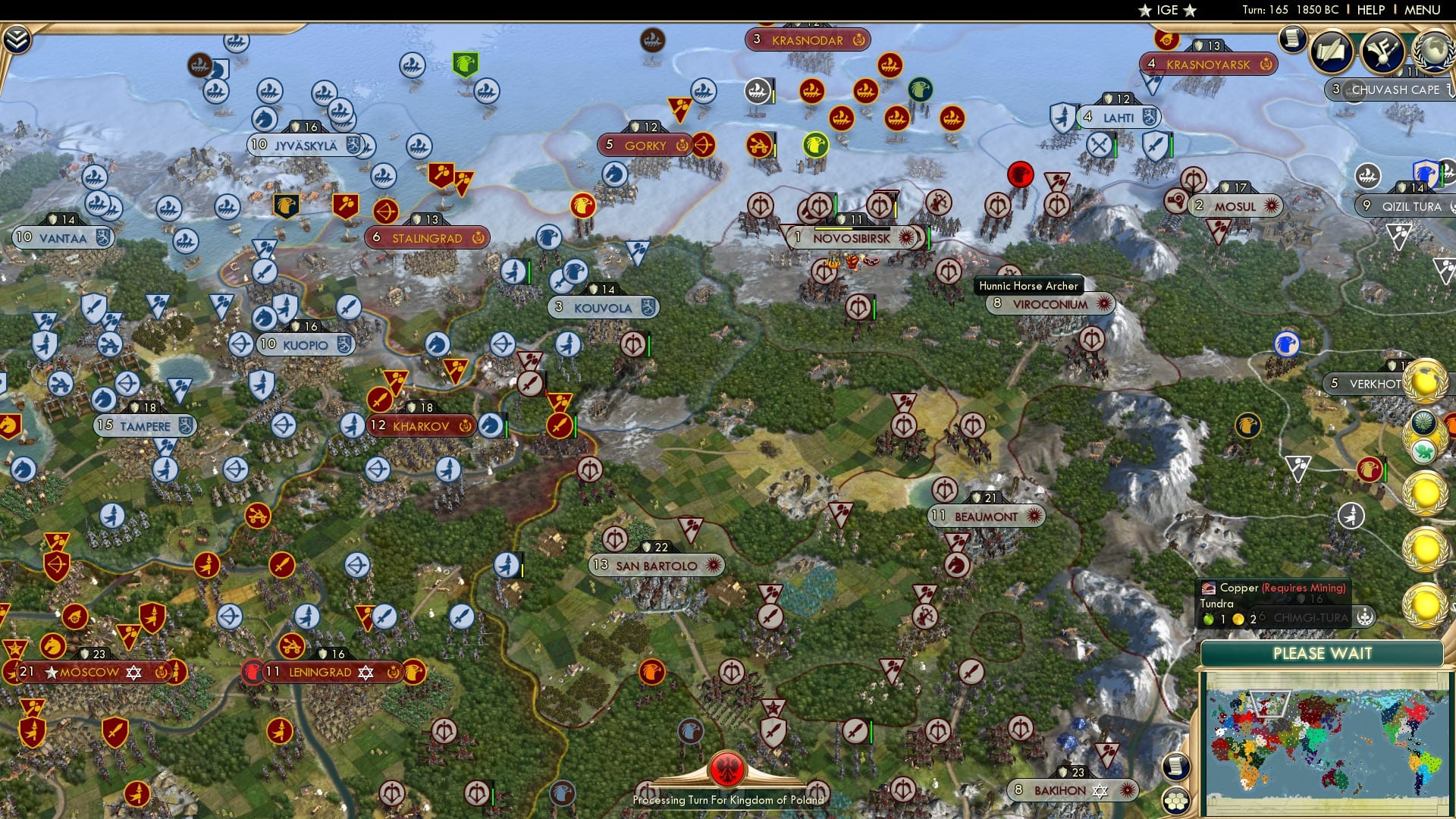Click the IGE star button in the top bar
Viewport: 1456px width, 819px height.
tap(1166, 11)
